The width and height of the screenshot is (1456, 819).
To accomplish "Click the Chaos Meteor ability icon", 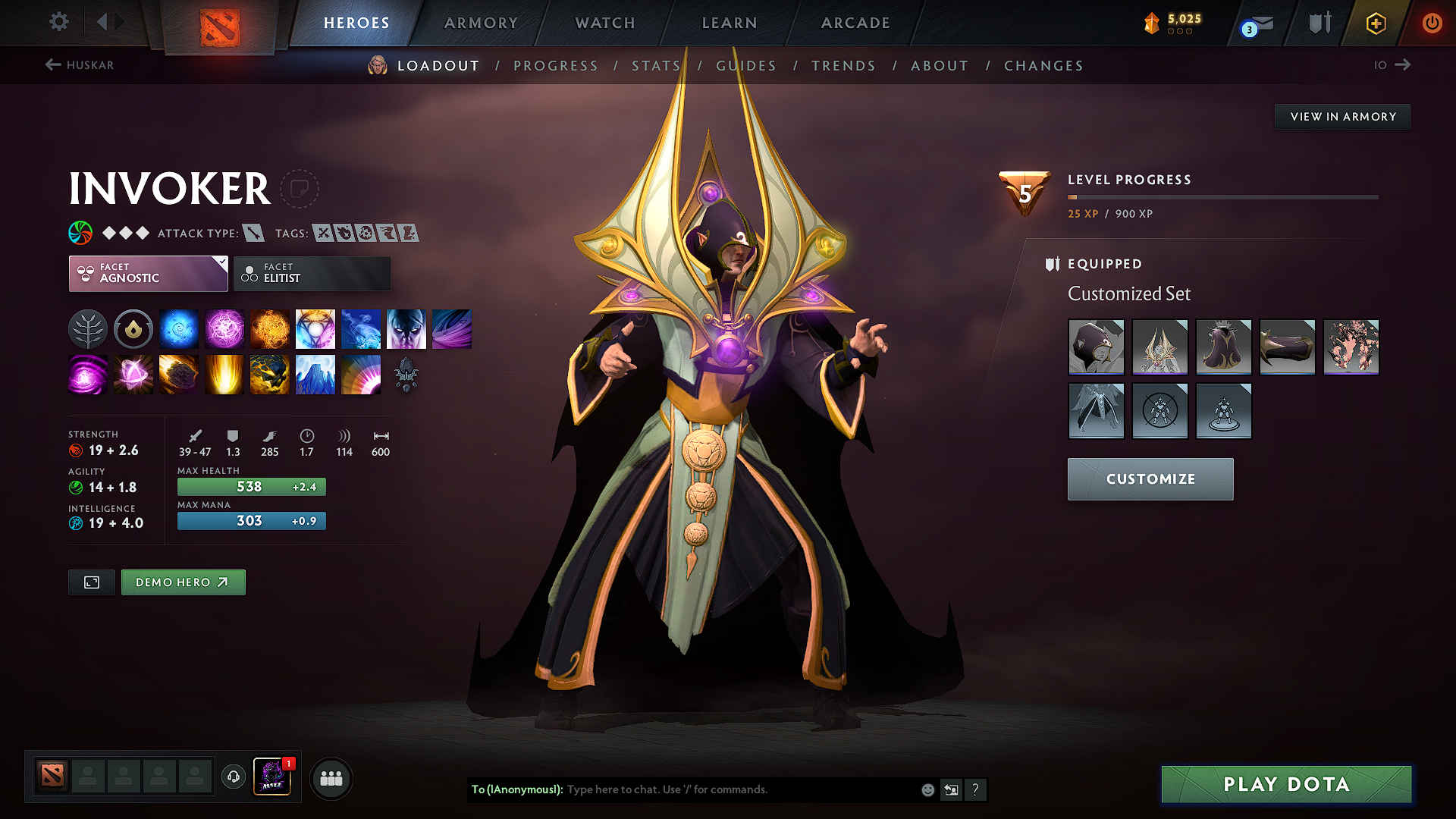I will coord(179,374).
